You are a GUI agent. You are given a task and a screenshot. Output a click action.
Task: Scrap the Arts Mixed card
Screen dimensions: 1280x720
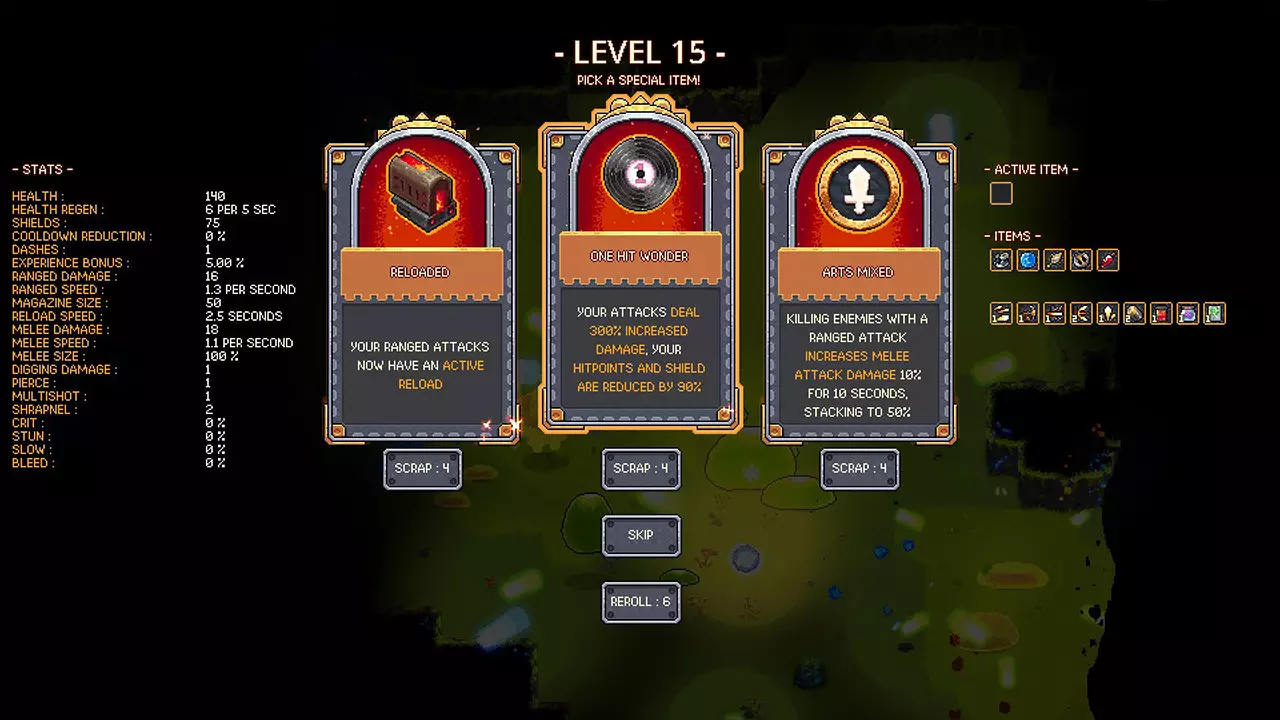[x=859, y=468]
